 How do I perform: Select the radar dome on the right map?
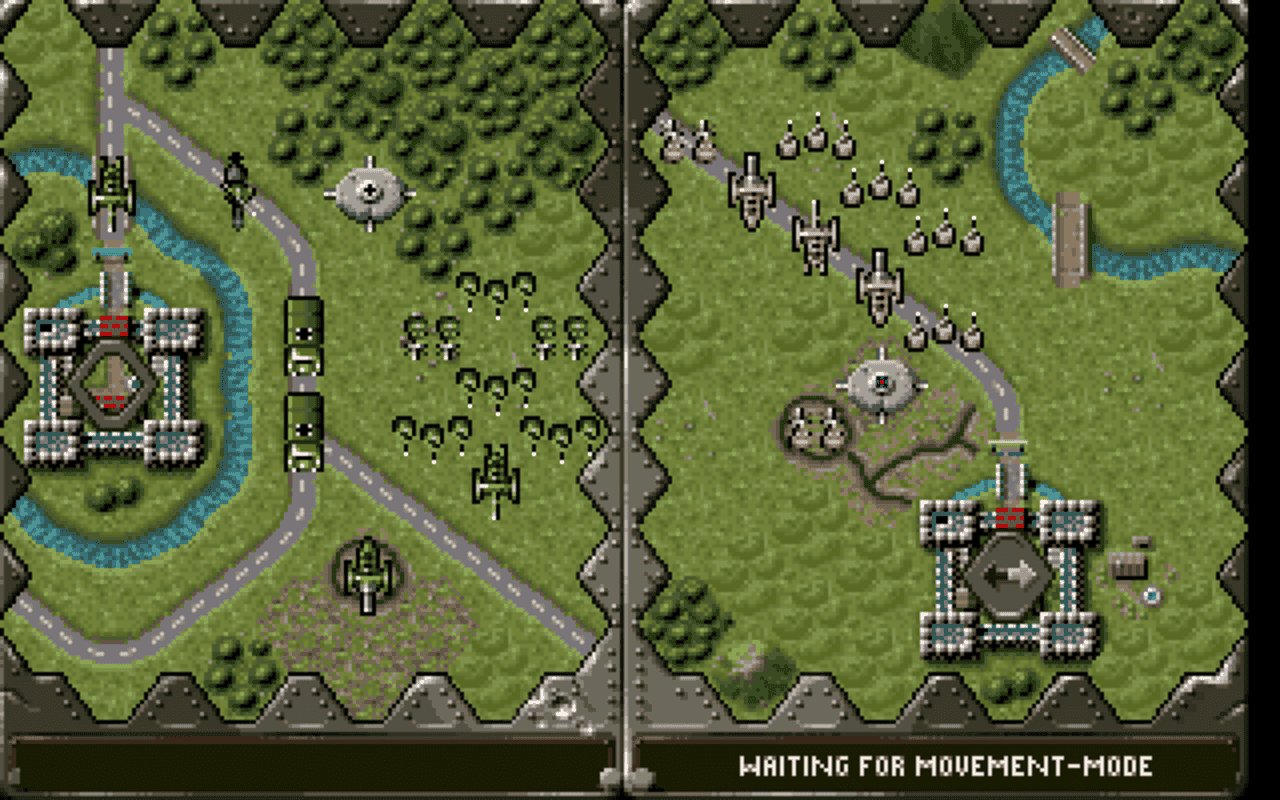point(880,382)
